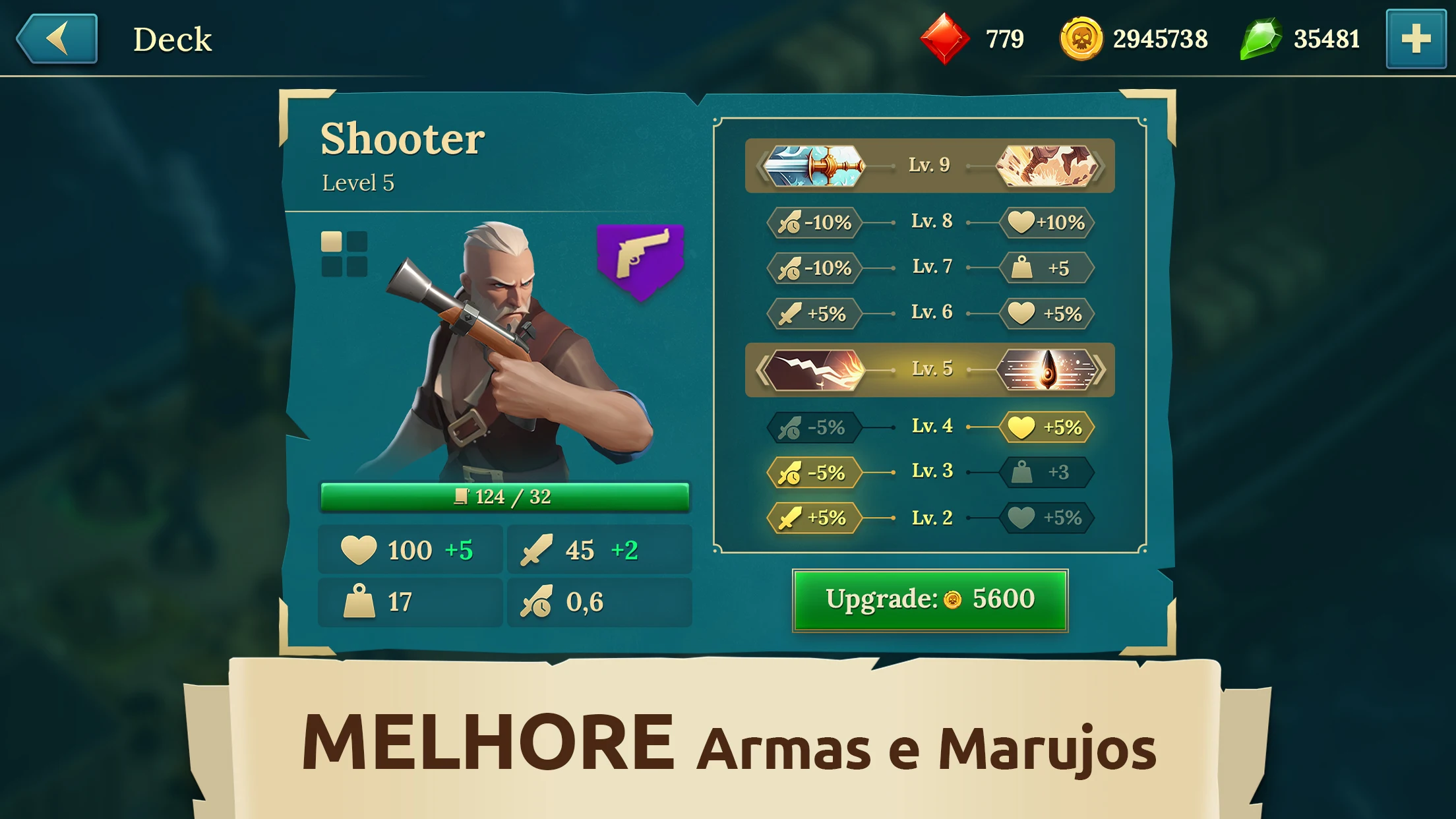This screenshot has height=819, width=1456.
Task: Choose the Lv. 9 explosion skill
Action: [1046, 166]
